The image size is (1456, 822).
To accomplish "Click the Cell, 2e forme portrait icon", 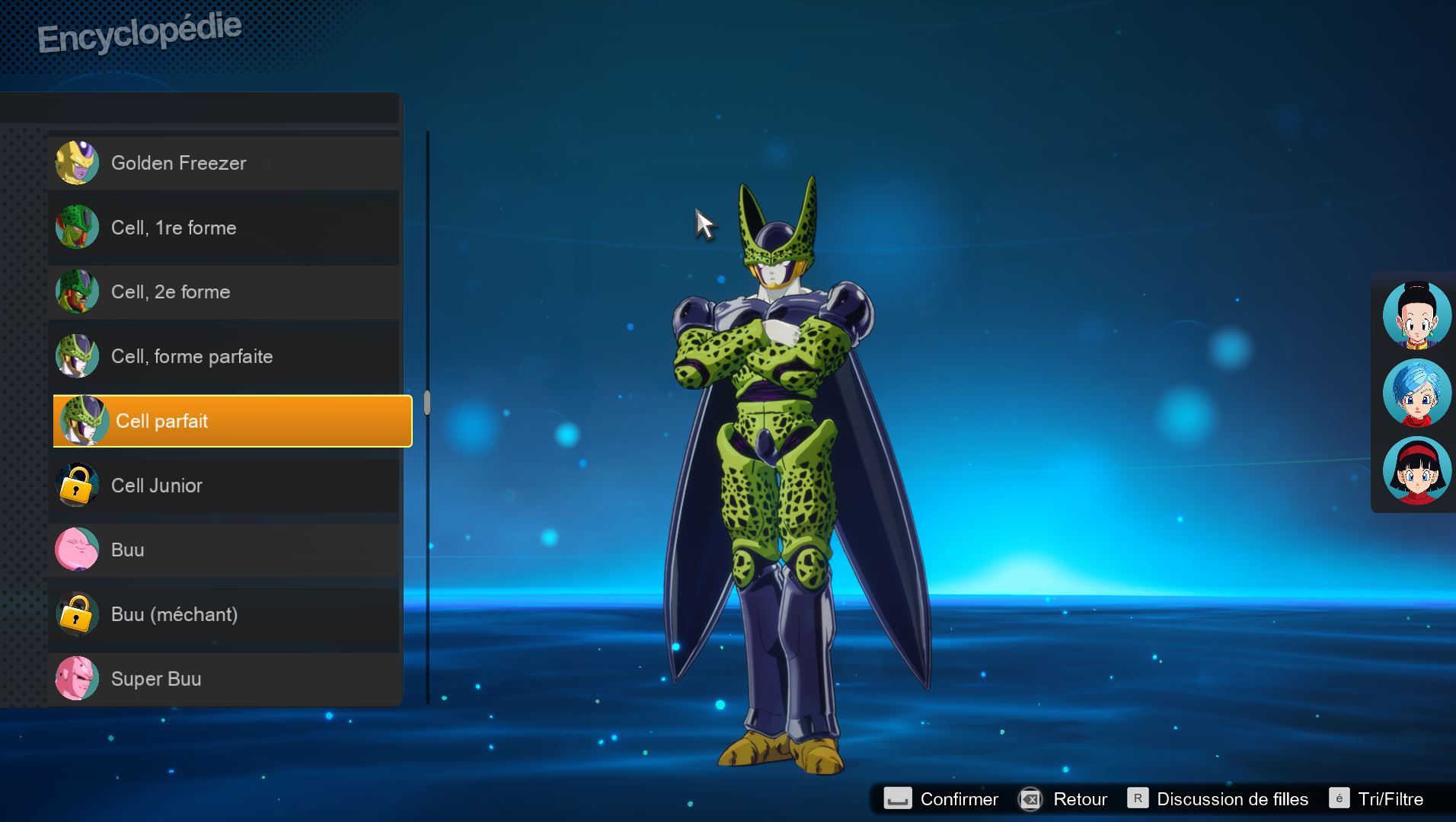I will 77,292.
